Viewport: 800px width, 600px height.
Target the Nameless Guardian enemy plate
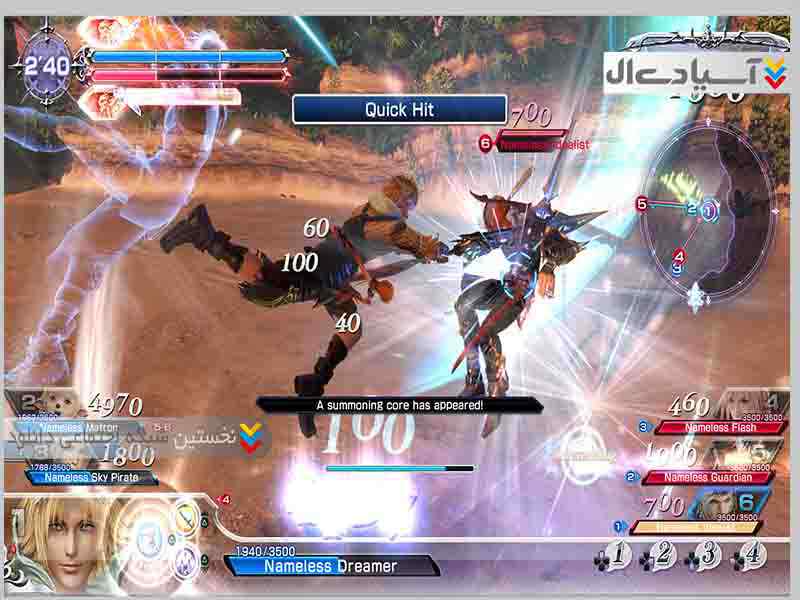705,477
